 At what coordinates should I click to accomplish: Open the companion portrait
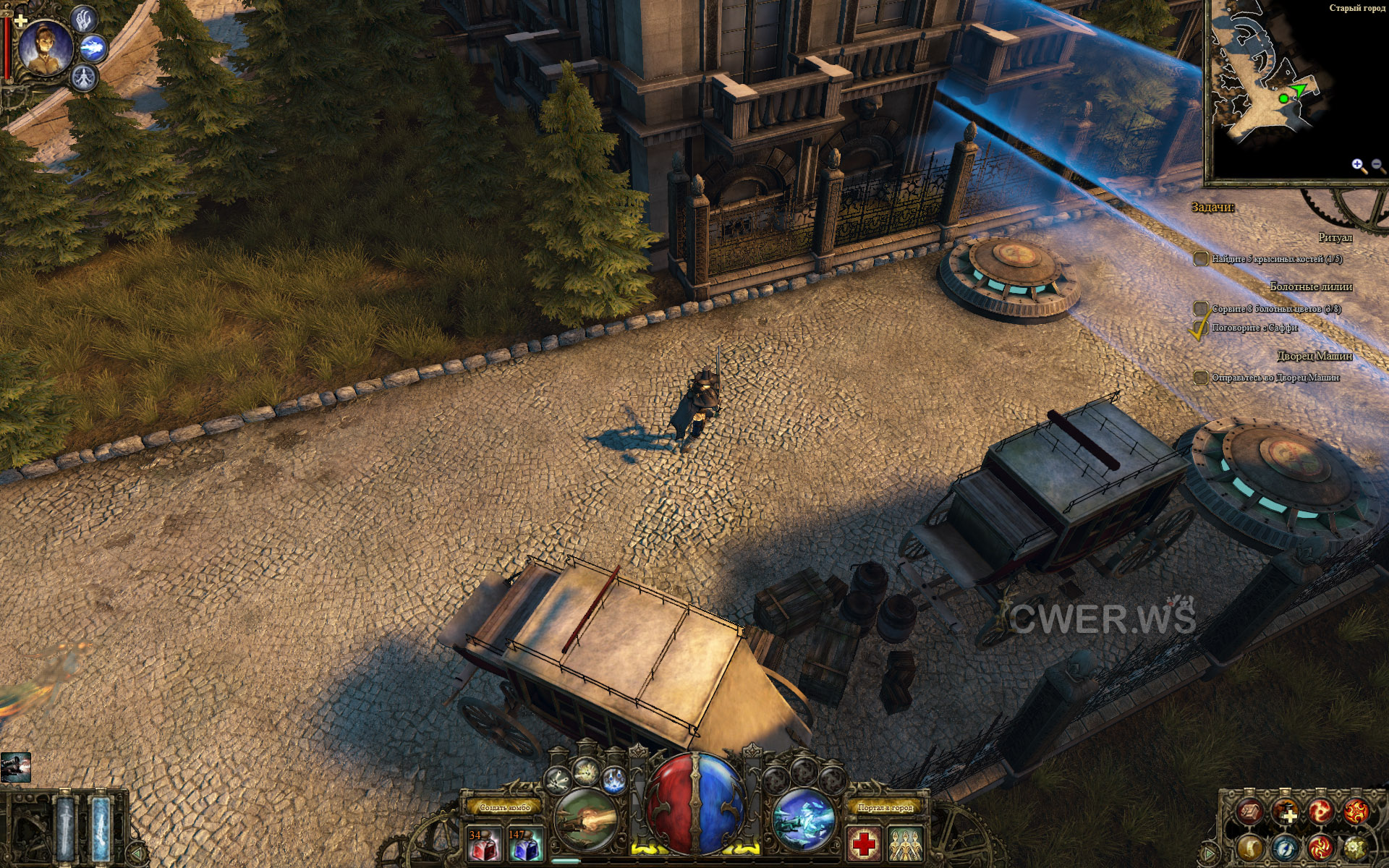click(45, 48)
